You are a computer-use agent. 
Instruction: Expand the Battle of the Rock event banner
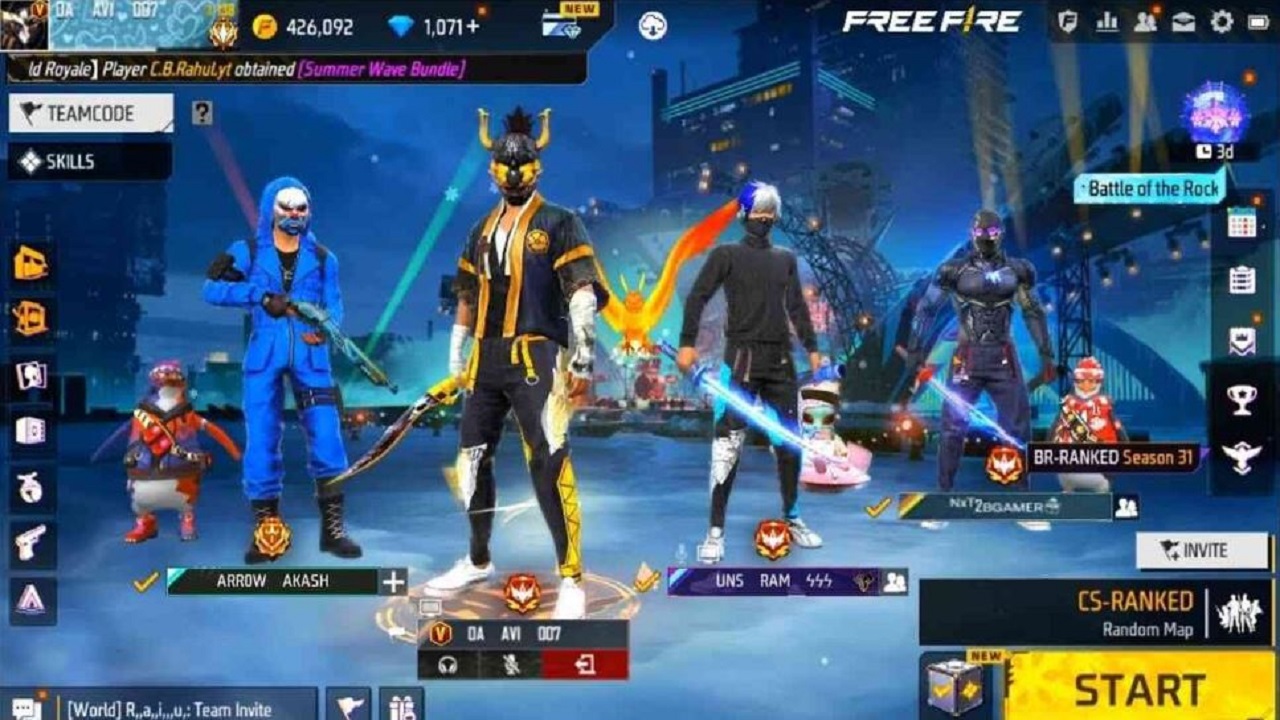[x=1152, y=188]
